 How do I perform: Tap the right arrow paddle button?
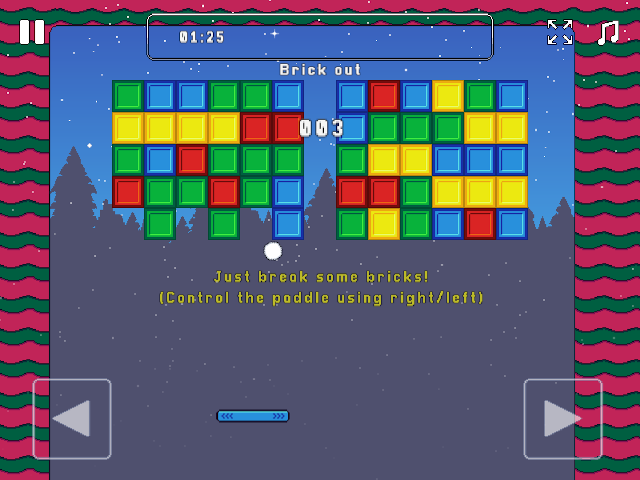coord(563,418)
